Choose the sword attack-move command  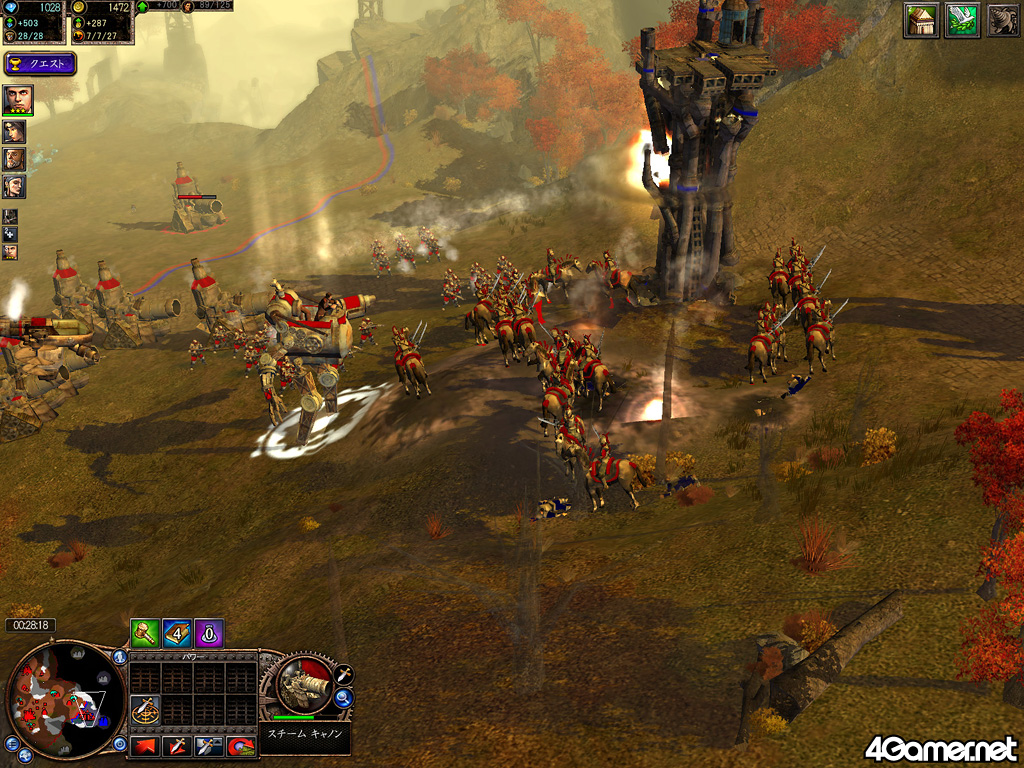177,745
